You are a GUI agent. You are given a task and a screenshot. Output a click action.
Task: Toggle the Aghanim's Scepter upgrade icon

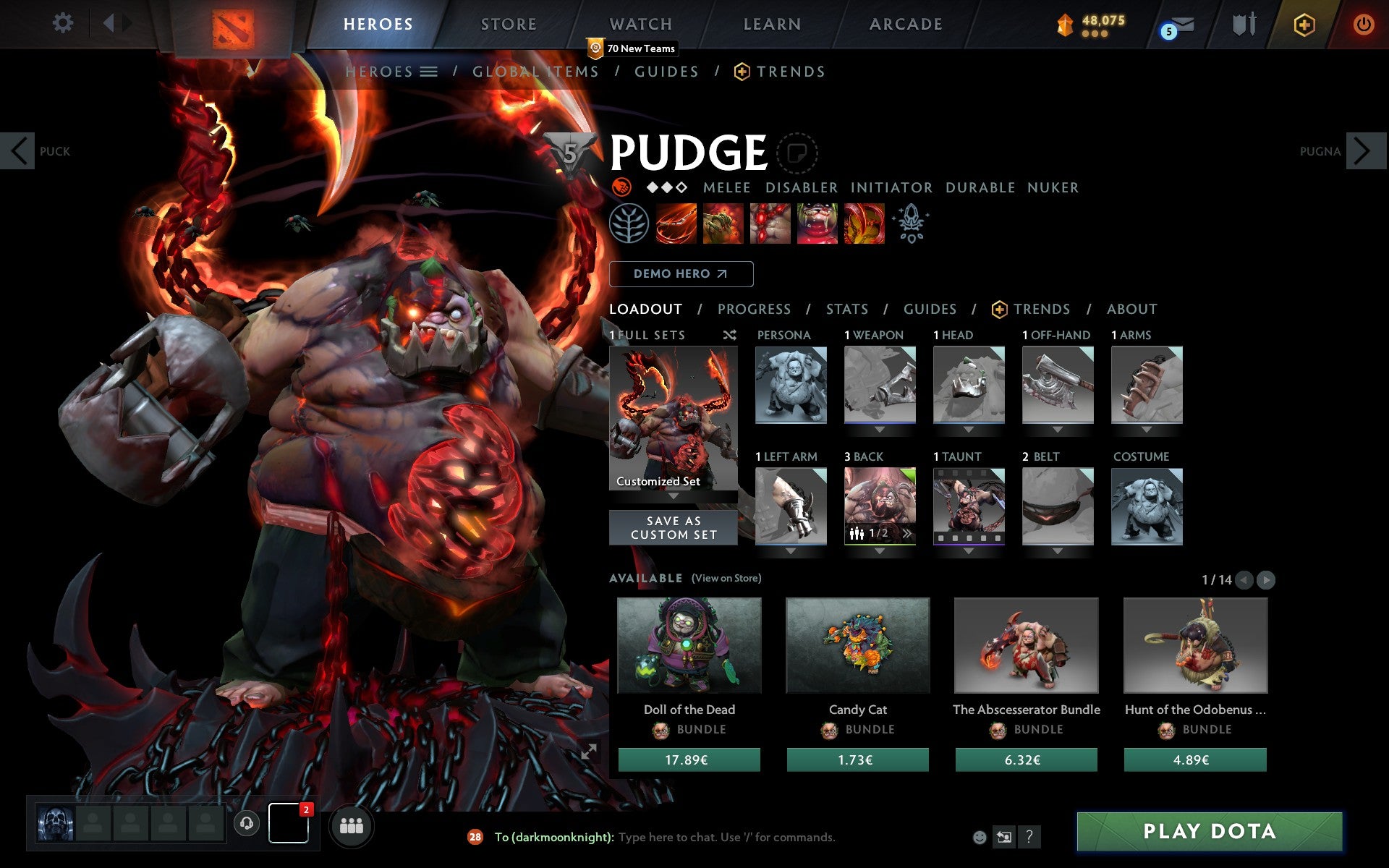click(912, 222)
